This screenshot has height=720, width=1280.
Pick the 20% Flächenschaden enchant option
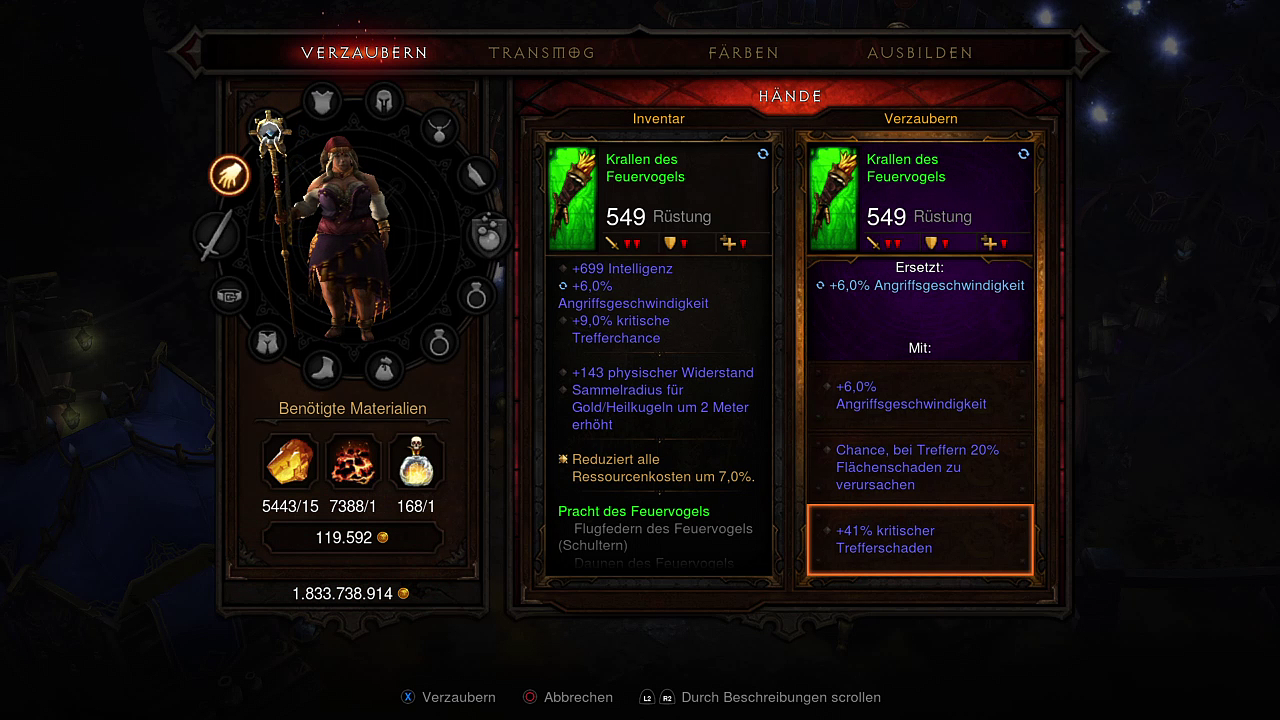point(919,467)
